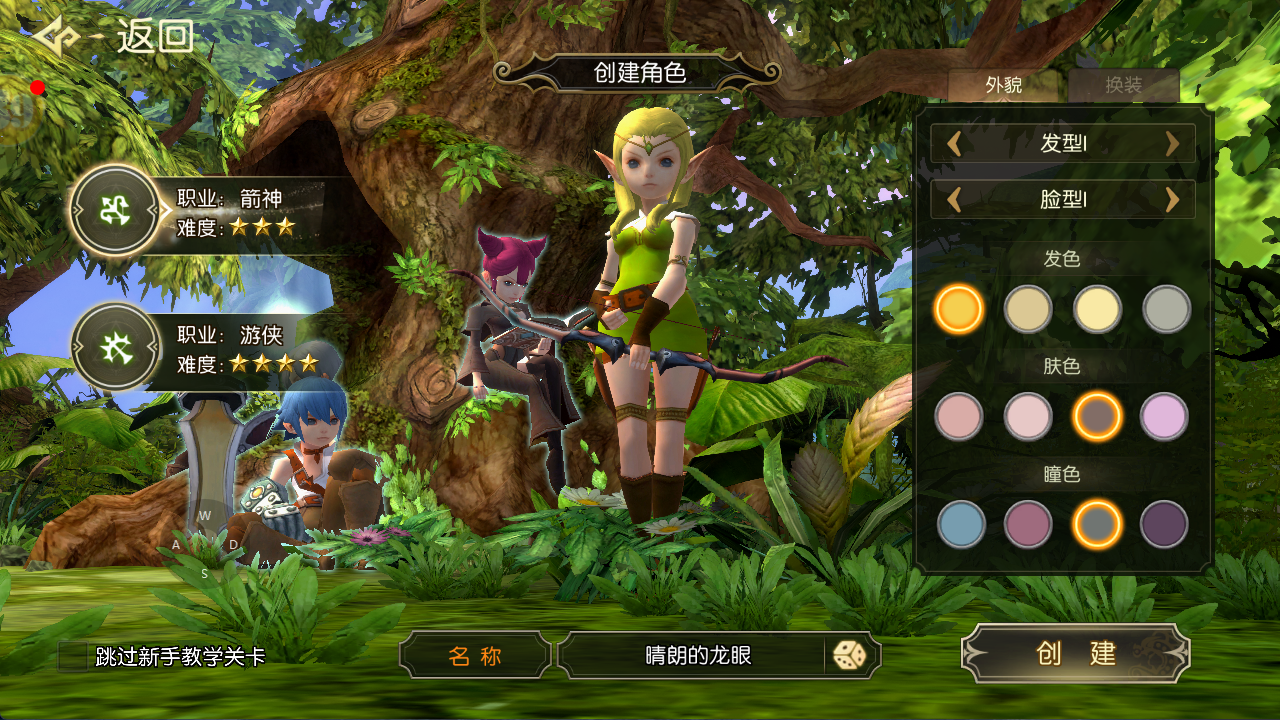Pick the golden yellow hair color
The width and height of the screenshot is (1280, 720).
click(x=959, y=309)
